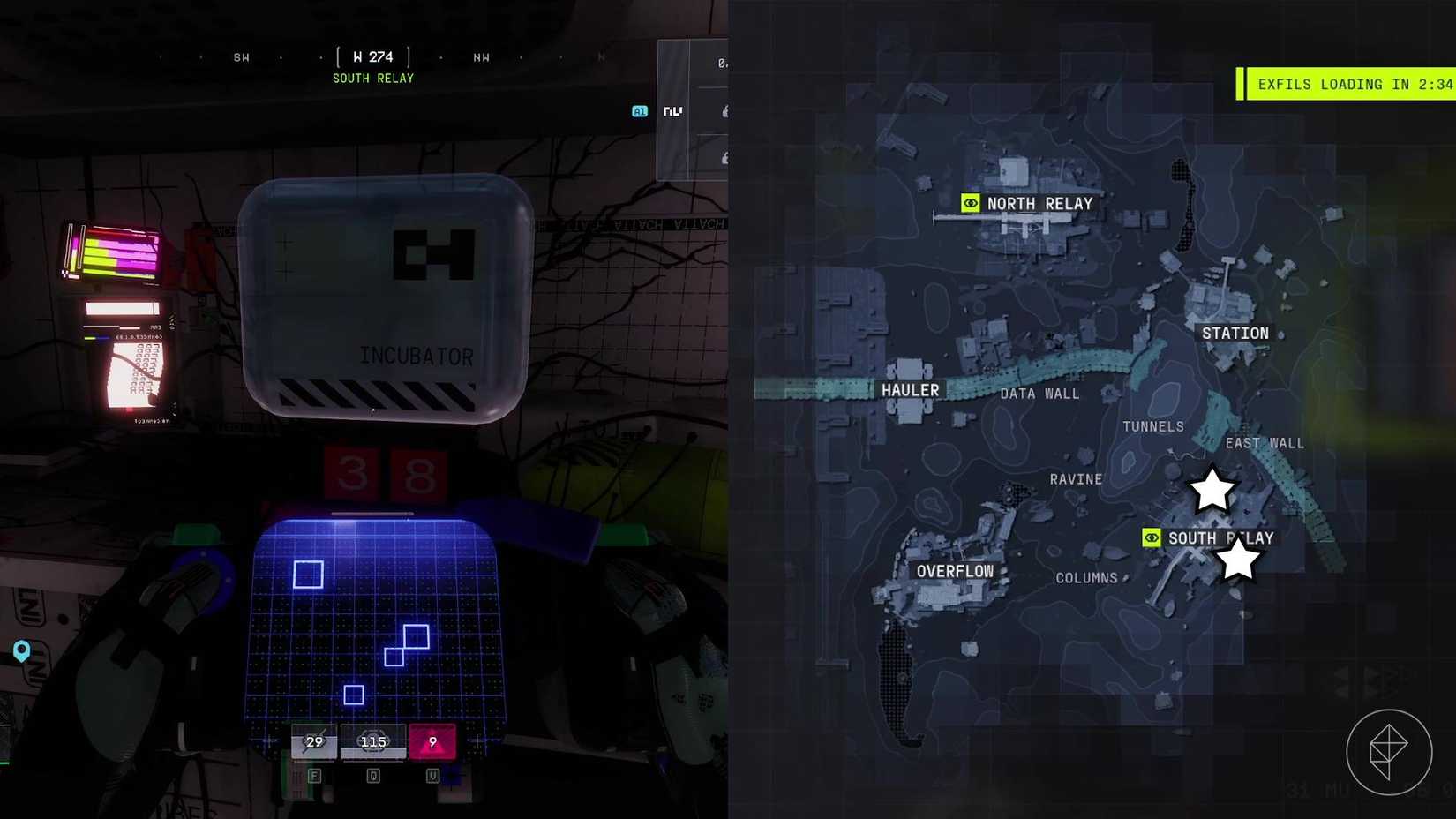
Task: Click the HAULER map label
Action: [909, 389]
